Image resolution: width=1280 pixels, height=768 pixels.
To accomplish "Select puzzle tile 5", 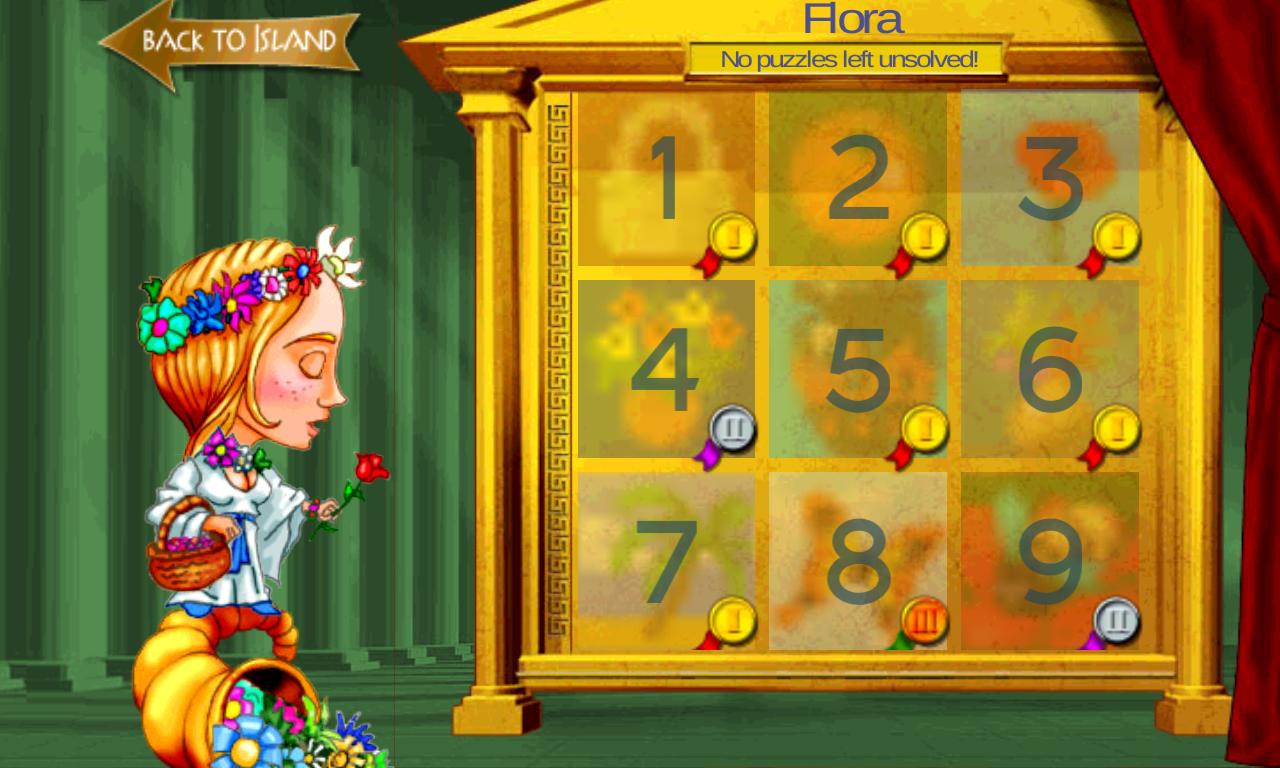I will [x=858, y=369].
